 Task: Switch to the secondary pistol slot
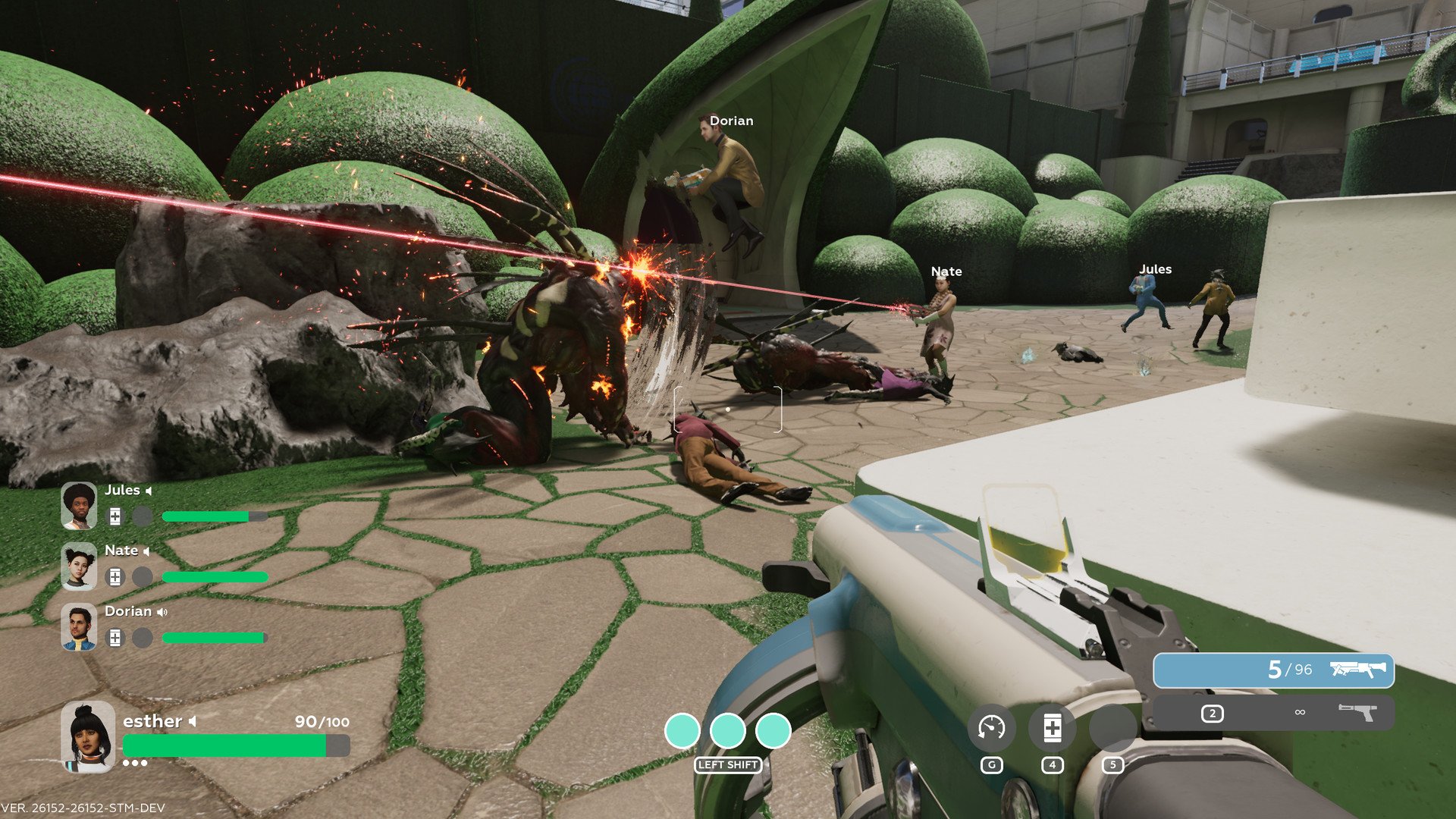point(1273,714)
